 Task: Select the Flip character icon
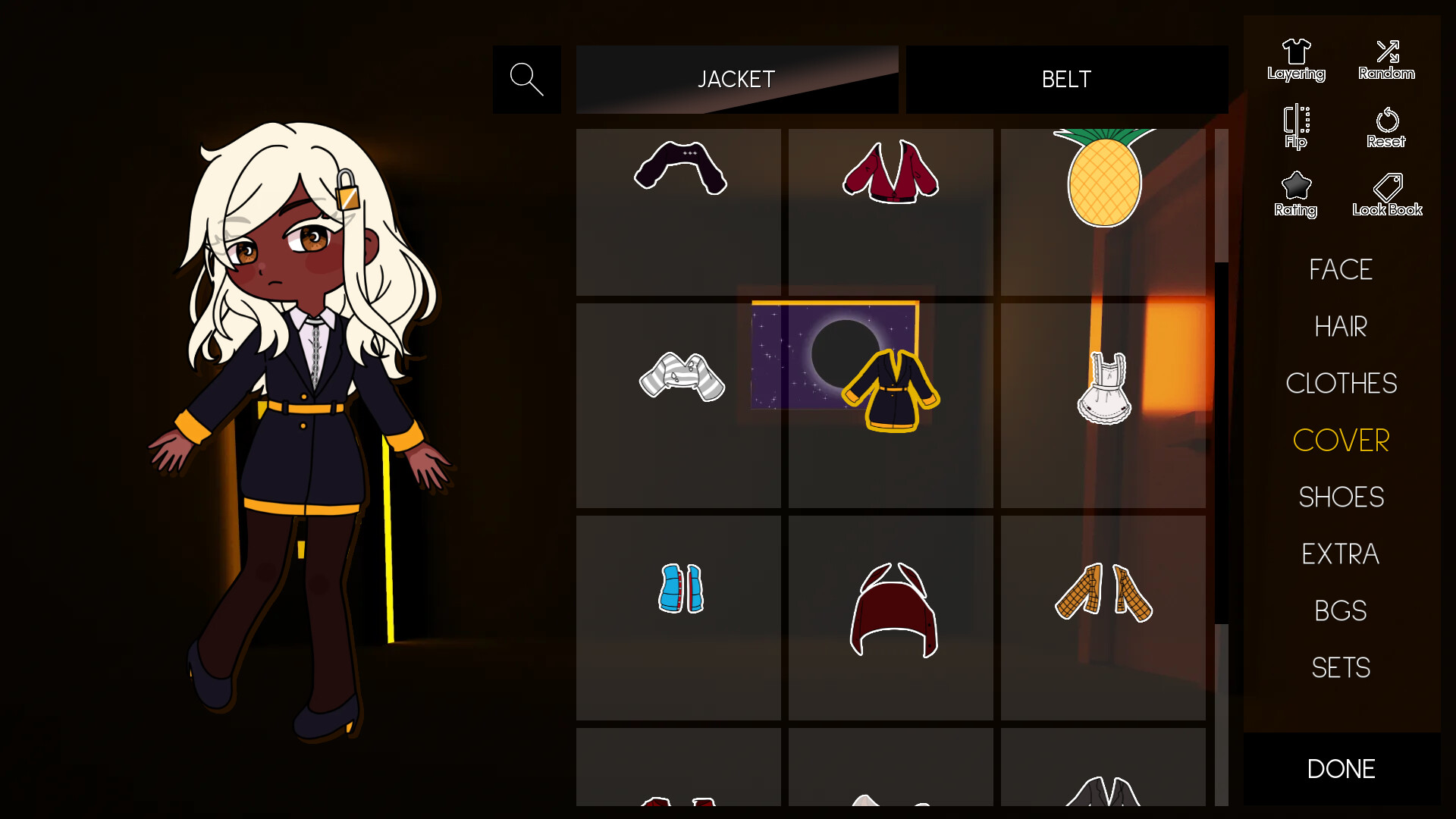[1296, 126]
